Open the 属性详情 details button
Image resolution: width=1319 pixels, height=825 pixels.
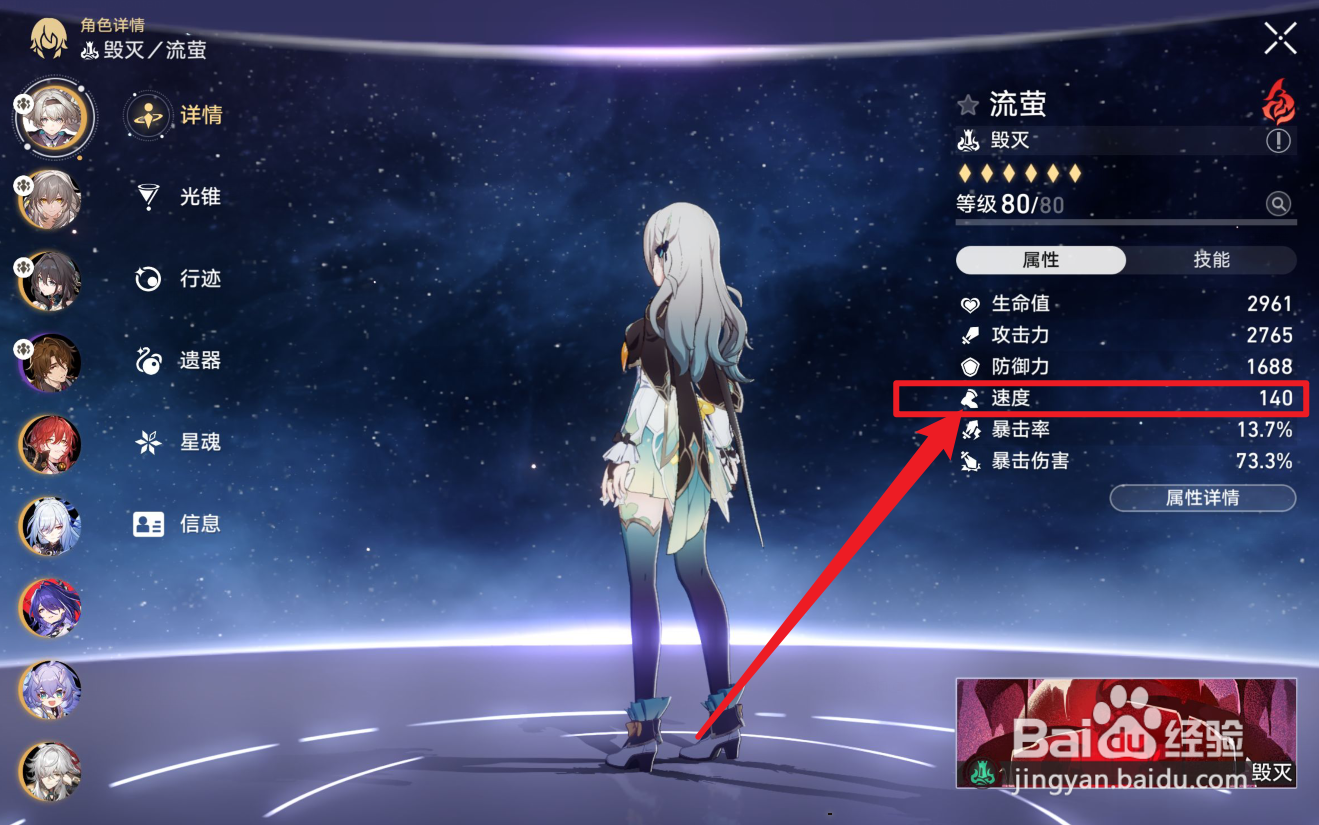pyautogui.click(x=1202, y=498)
